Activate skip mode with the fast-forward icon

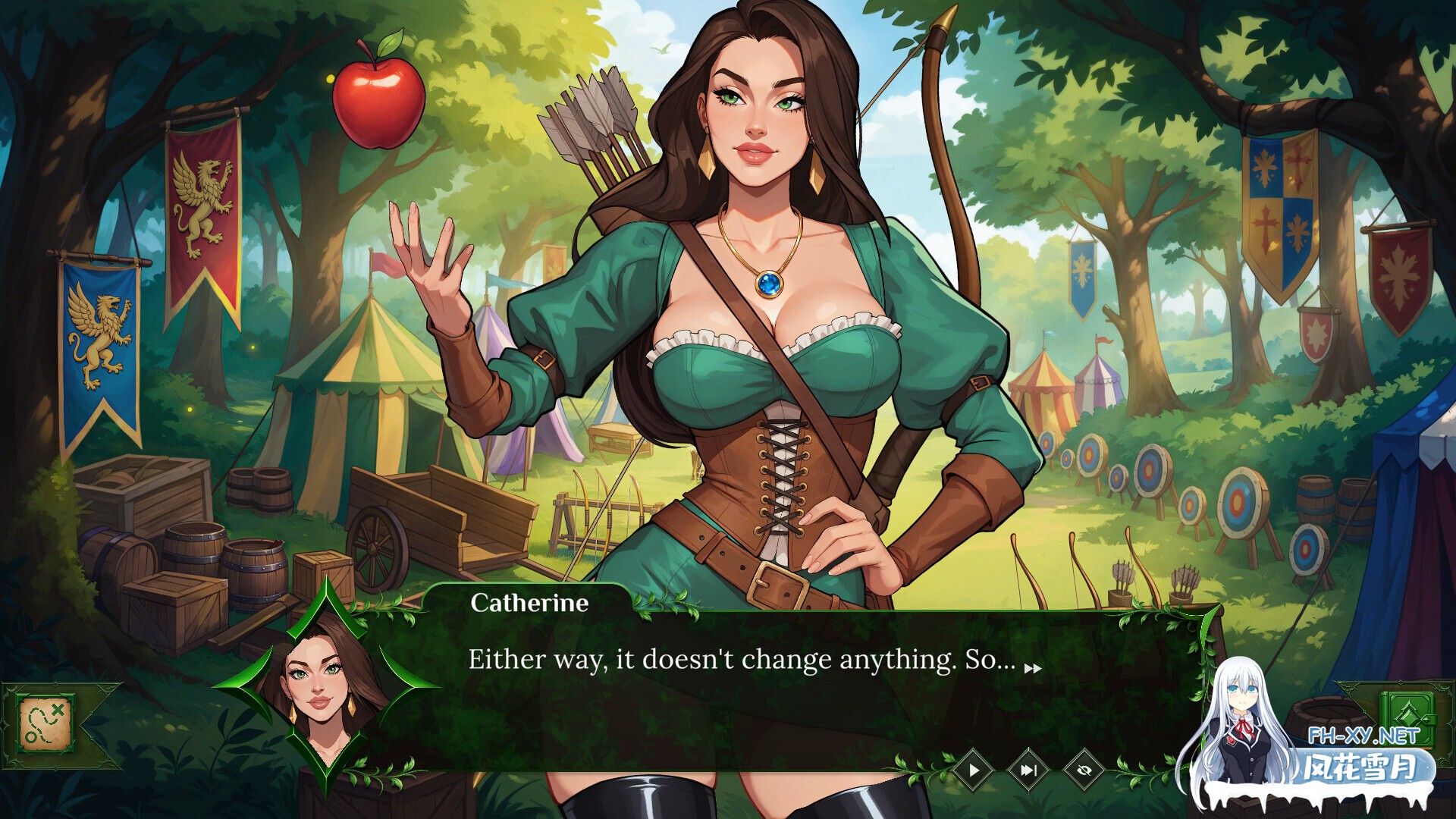[1029, 770]
